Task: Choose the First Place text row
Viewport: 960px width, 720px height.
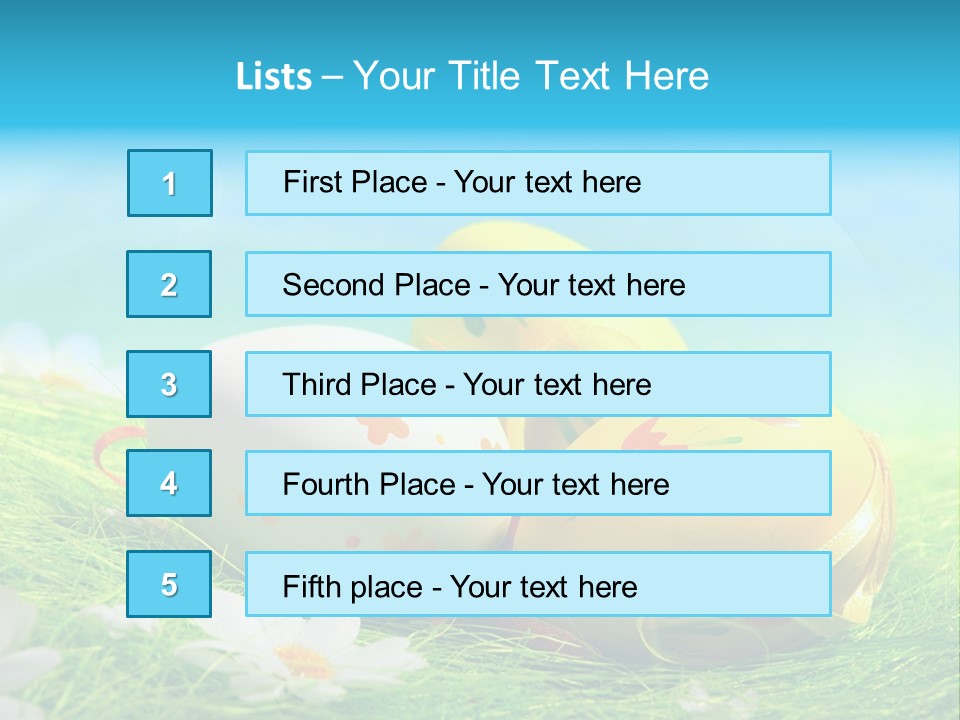Action: tap(538, 183)
